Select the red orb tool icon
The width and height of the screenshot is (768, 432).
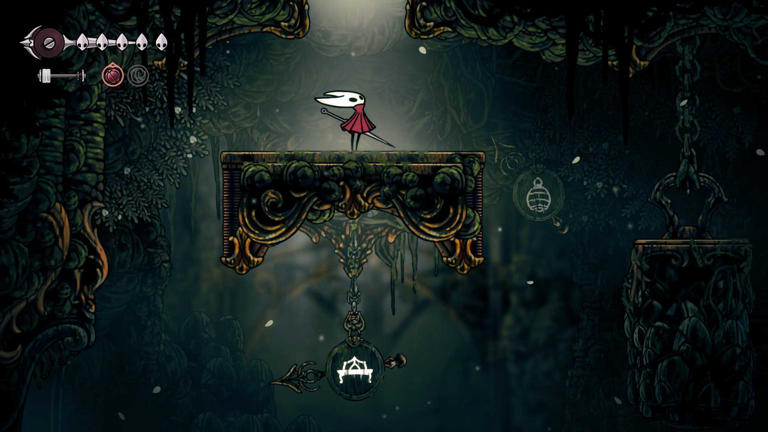[113, 75]
